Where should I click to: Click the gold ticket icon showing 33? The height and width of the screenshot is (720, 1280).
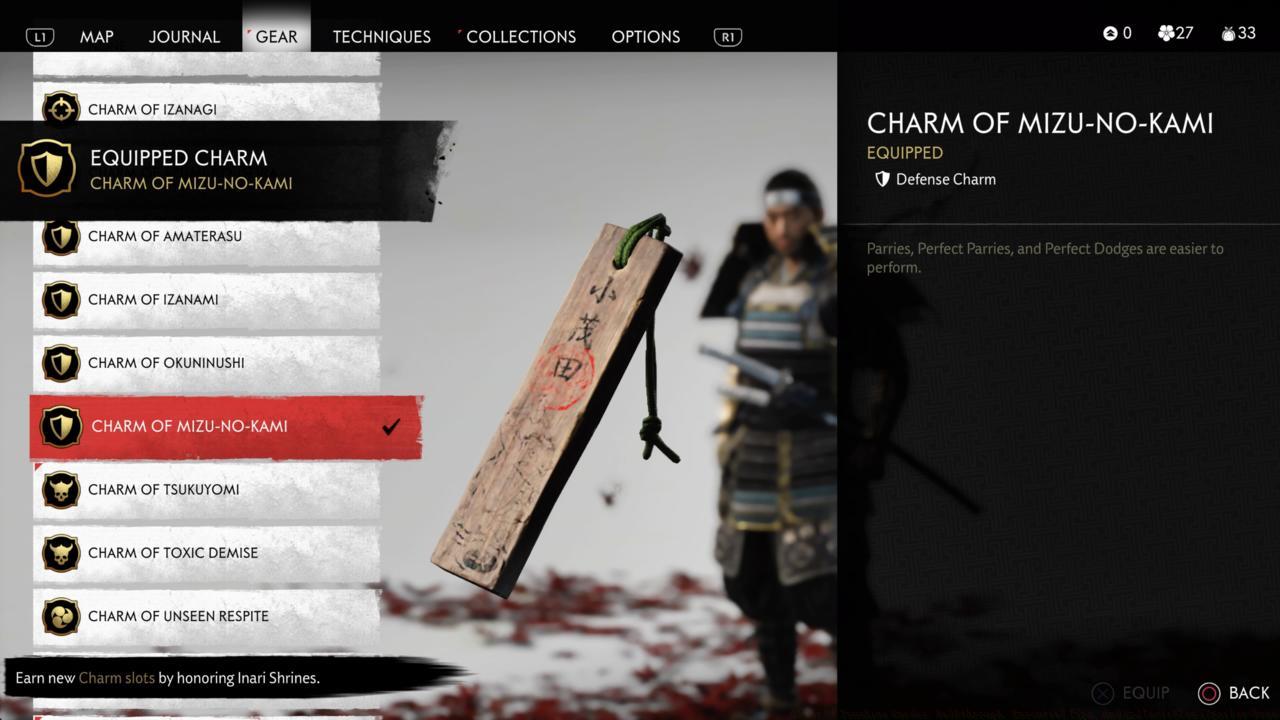pyautogui.click(x=1228, y=33)
